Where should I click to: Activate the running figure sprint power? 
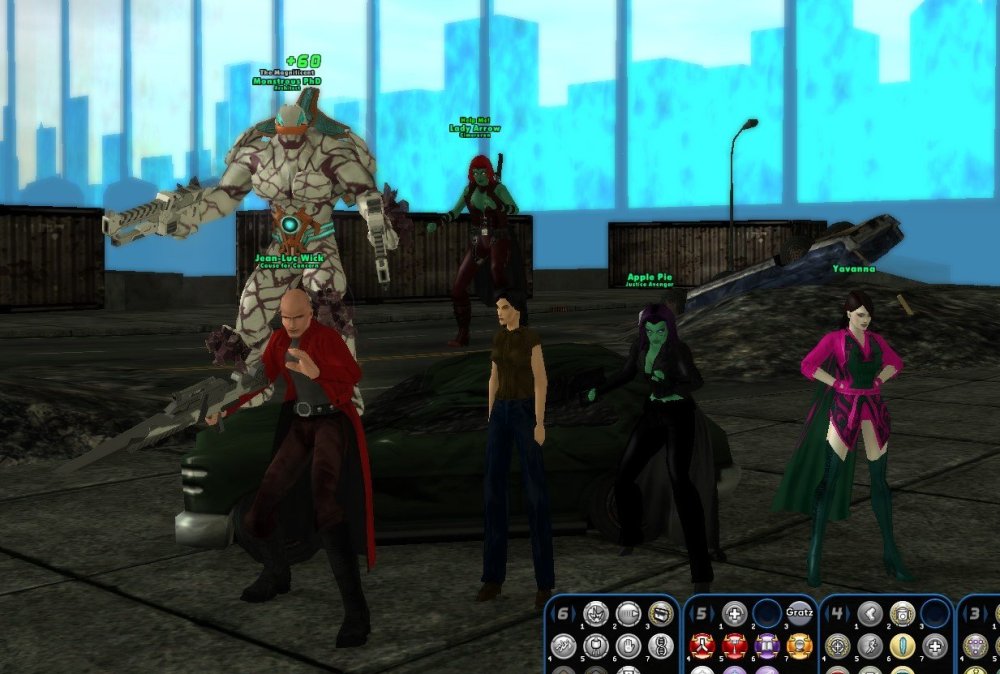pos(870,646)
